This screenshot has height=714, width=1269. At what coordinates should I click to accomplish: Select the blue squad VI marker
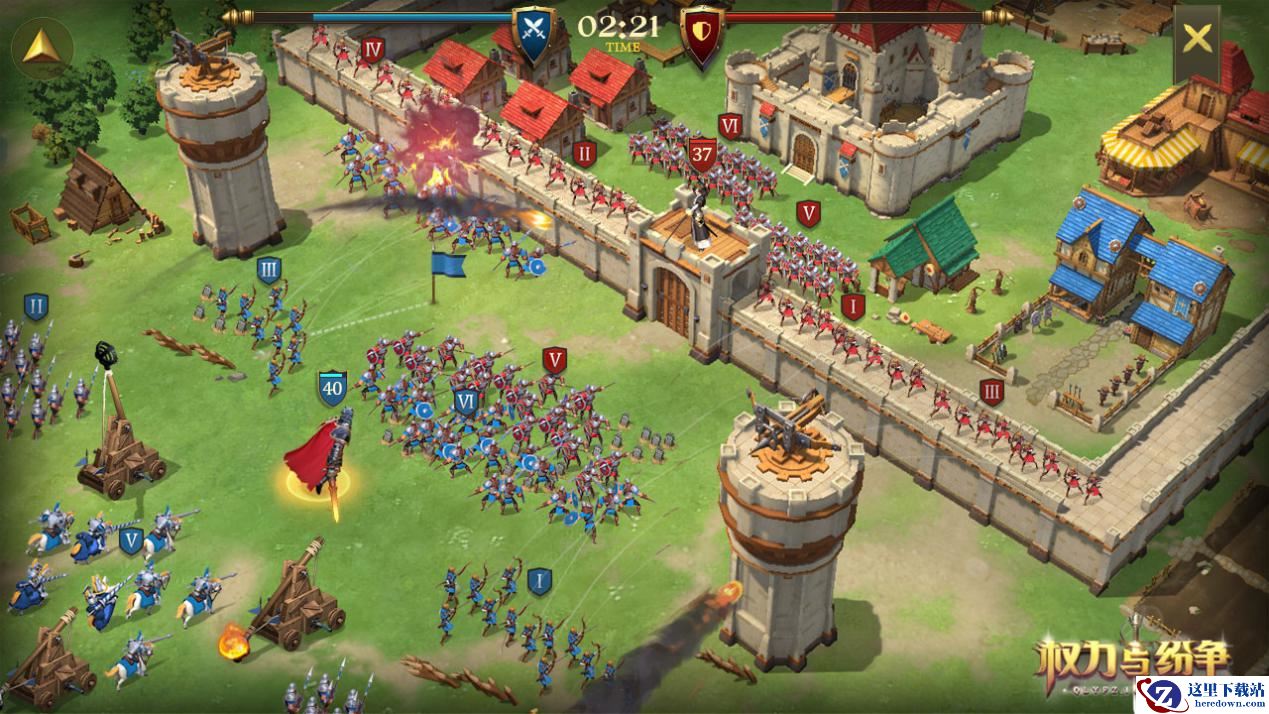(465, 401)
